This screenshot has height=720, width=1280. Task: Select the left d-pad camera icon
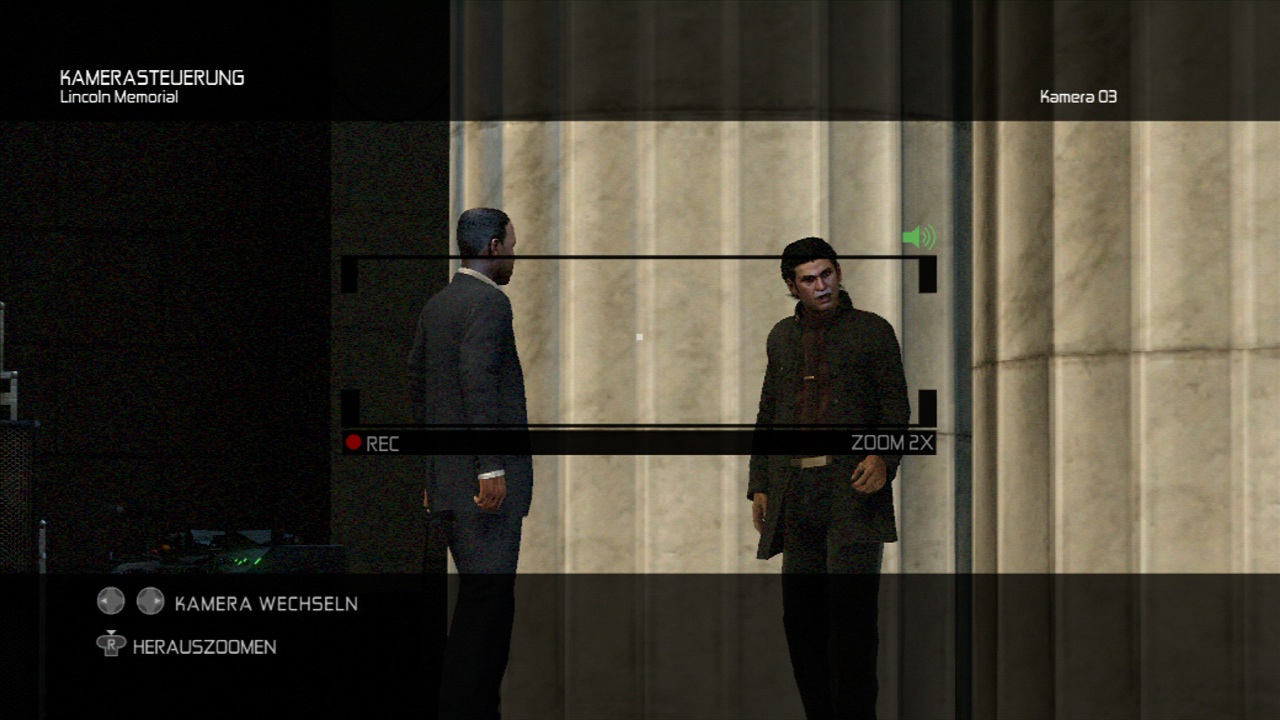tap(110, 601)
